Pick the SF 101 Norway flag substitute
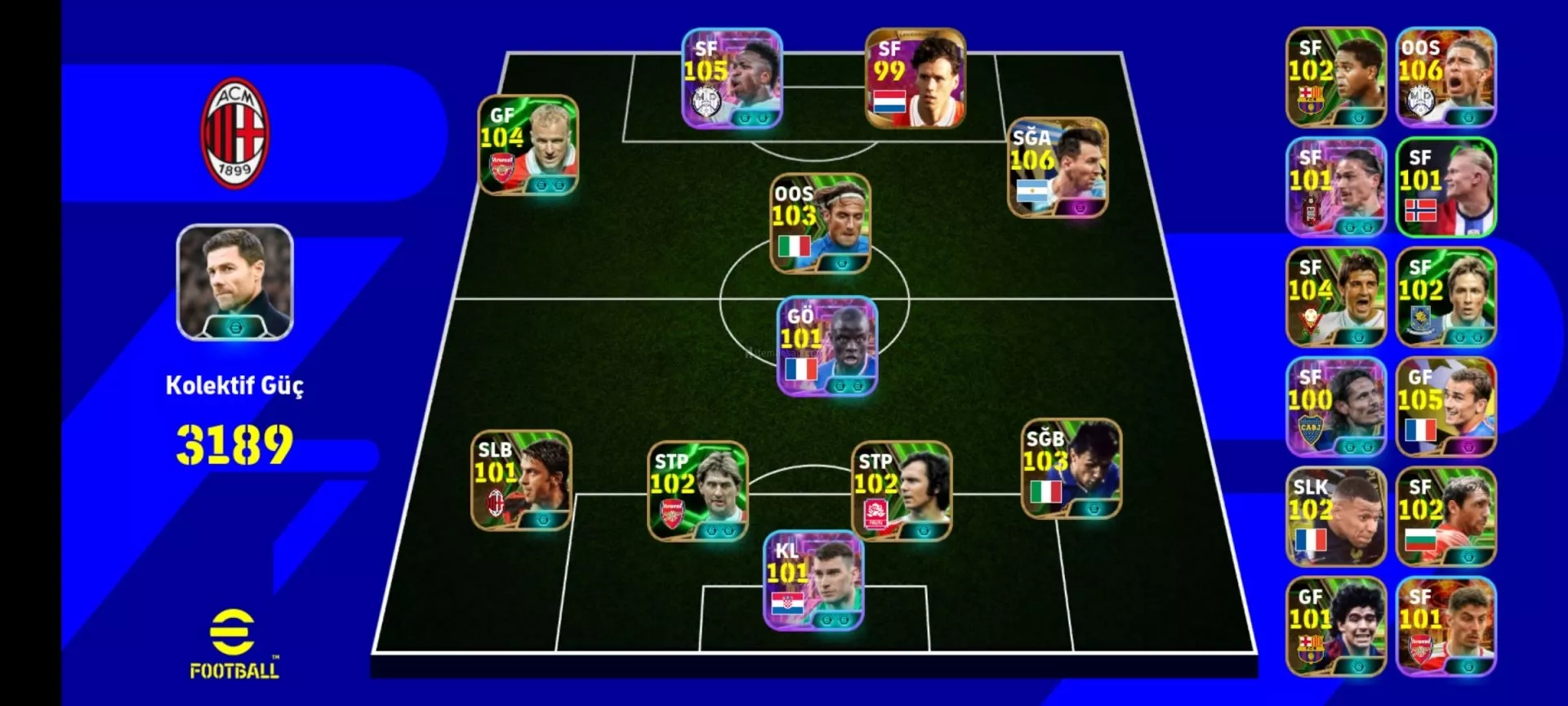 tap(1445, 187)
